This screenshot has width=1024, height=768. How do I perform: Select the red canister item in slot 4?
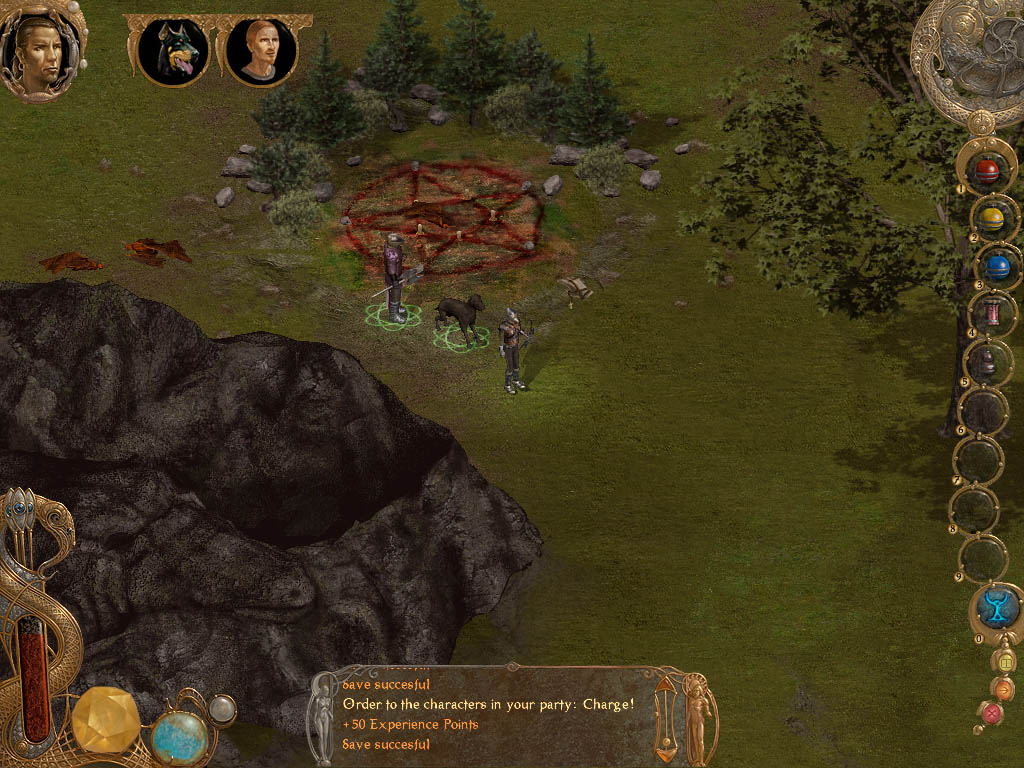(x=993, y=313)
